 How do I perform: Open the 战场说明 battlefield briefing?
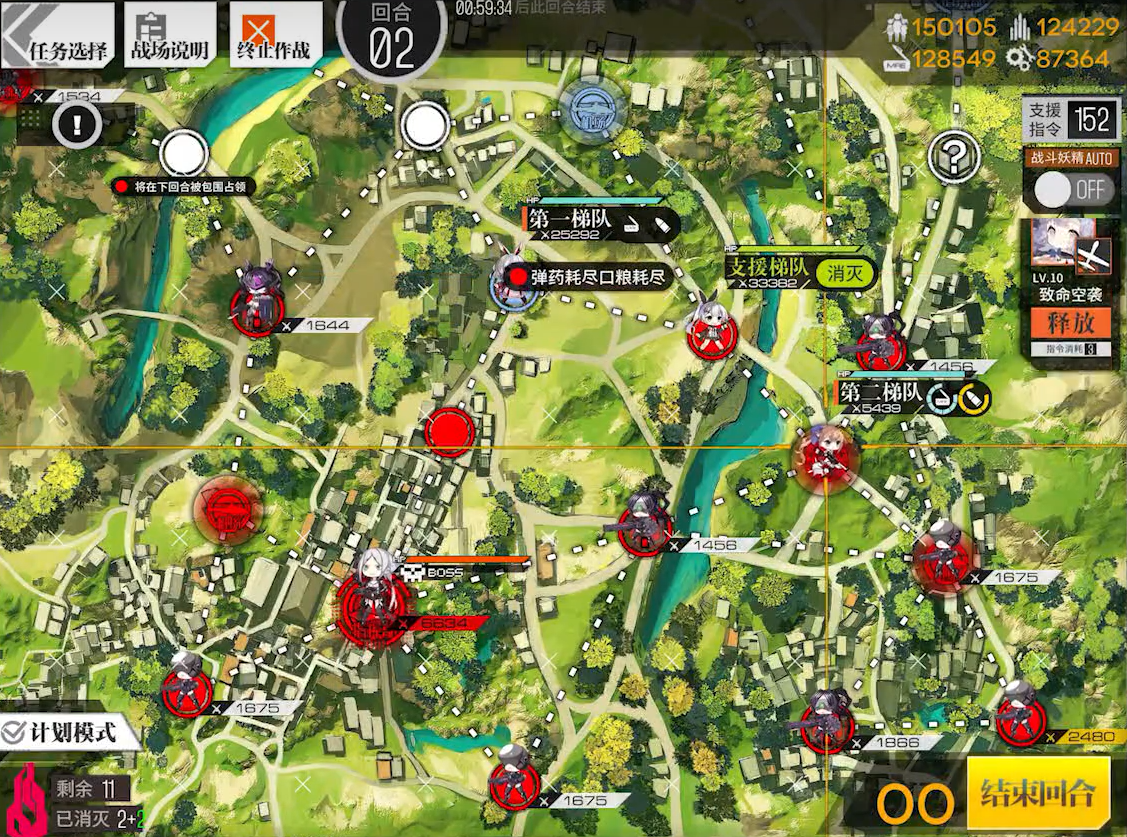(x=169, y=38)
